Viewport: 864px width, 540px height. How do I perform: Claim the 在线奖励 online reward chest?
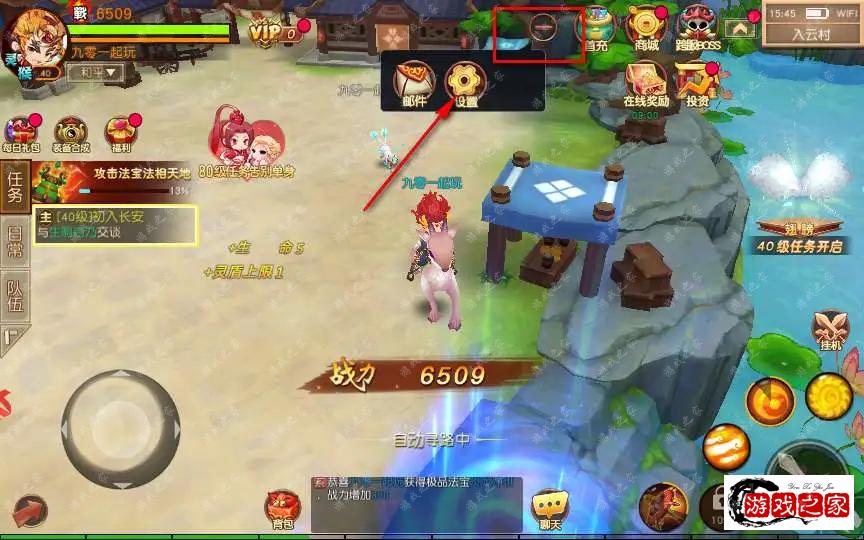646,83
